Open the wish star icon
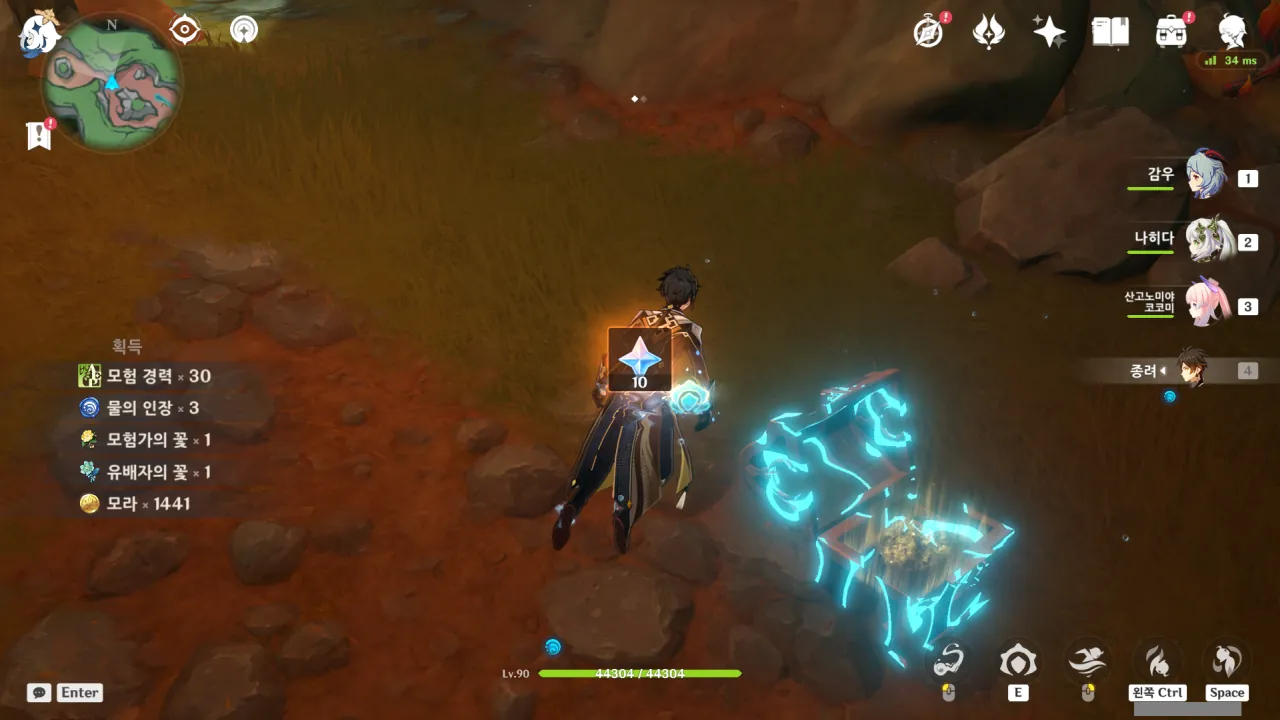This screenshot has width=1280, height=720. 1049,32
